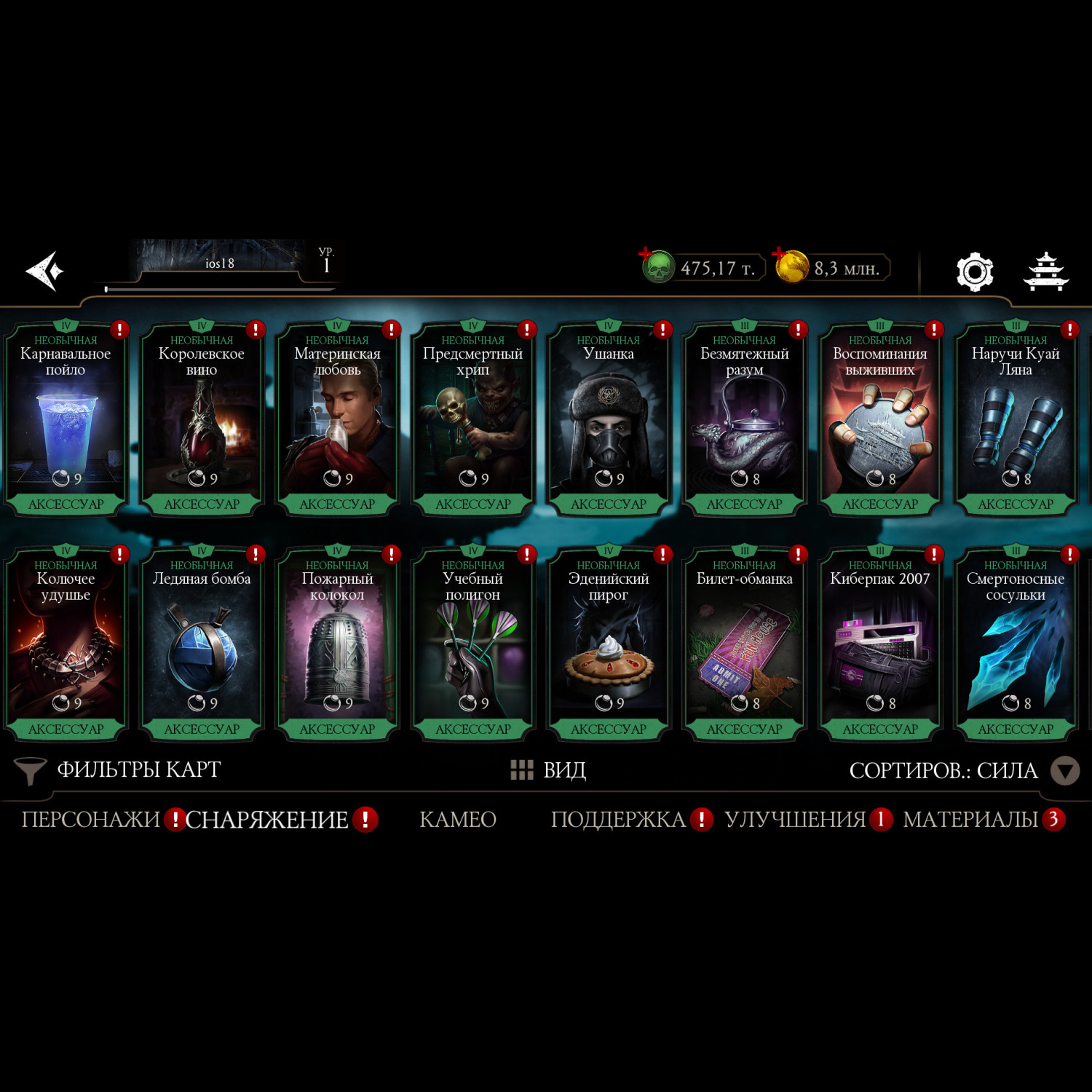
Task: Select the Карнавальное пойло card
Action: tap(66, 419)
